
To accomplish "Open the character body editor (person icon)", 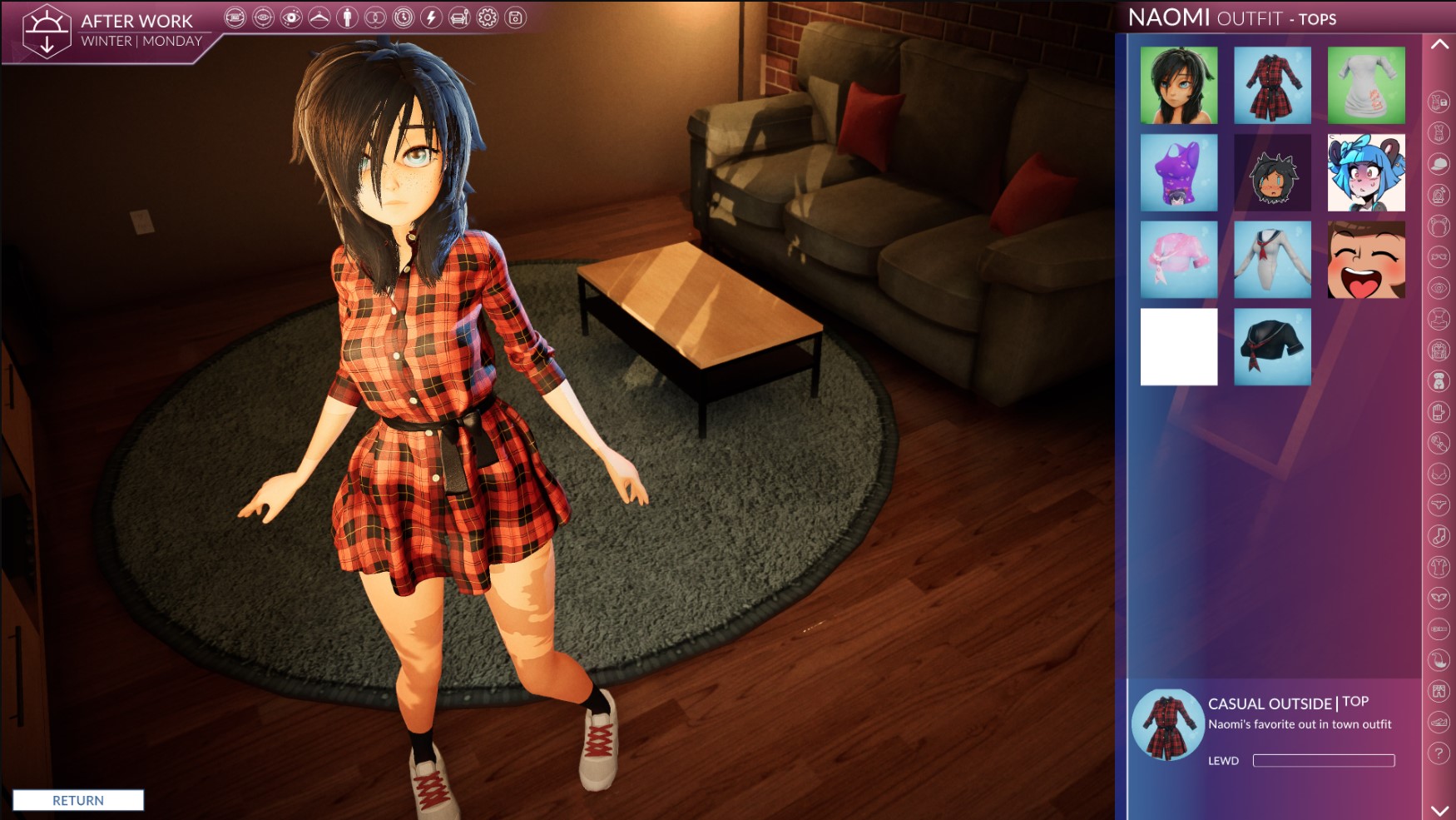I will click(348, 15).
